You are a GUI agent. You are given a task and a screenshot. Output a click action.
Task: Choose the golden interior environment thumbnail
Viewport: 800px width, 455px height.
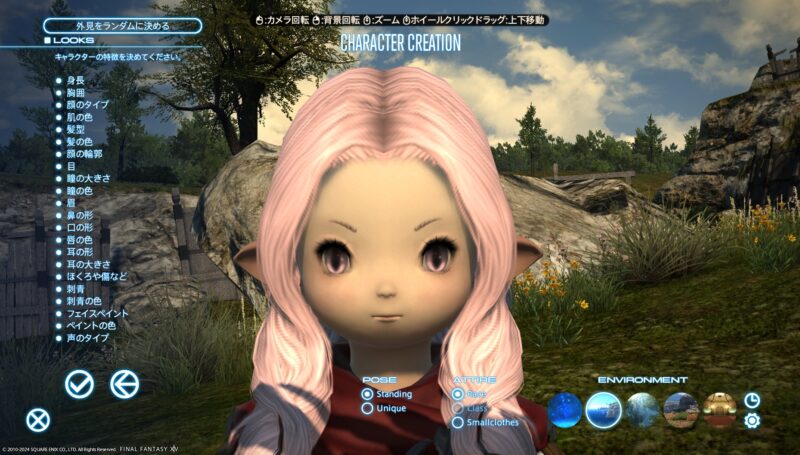pos(719,409)
